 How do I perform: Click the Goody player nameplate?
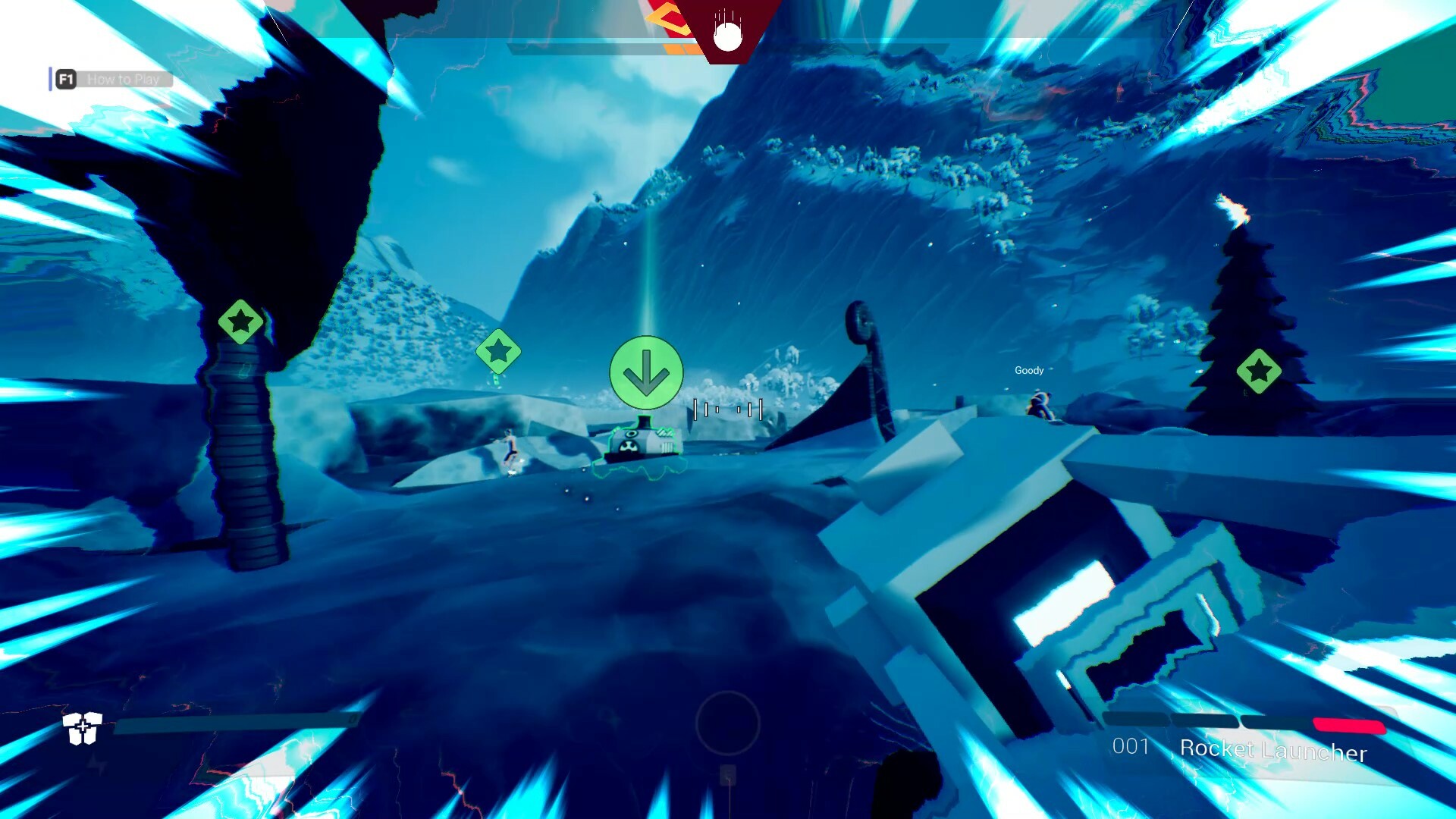(x=1028, y=370)
